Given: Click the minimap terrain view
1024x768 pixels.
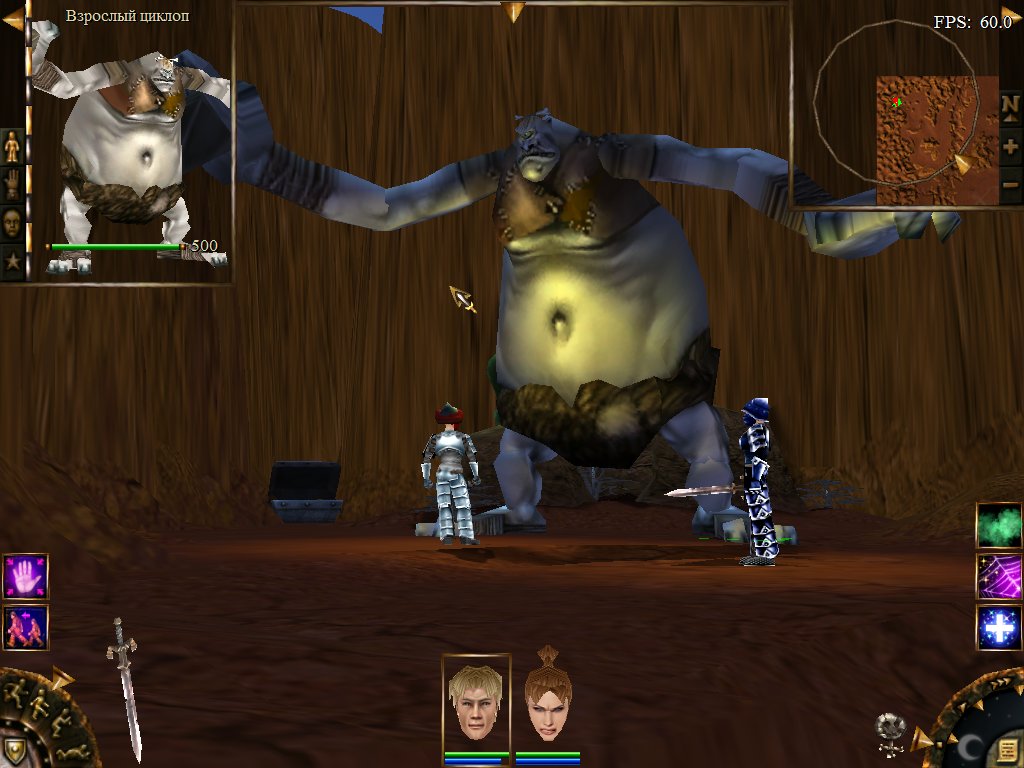Looking at the screenshot, I should 923,140.
